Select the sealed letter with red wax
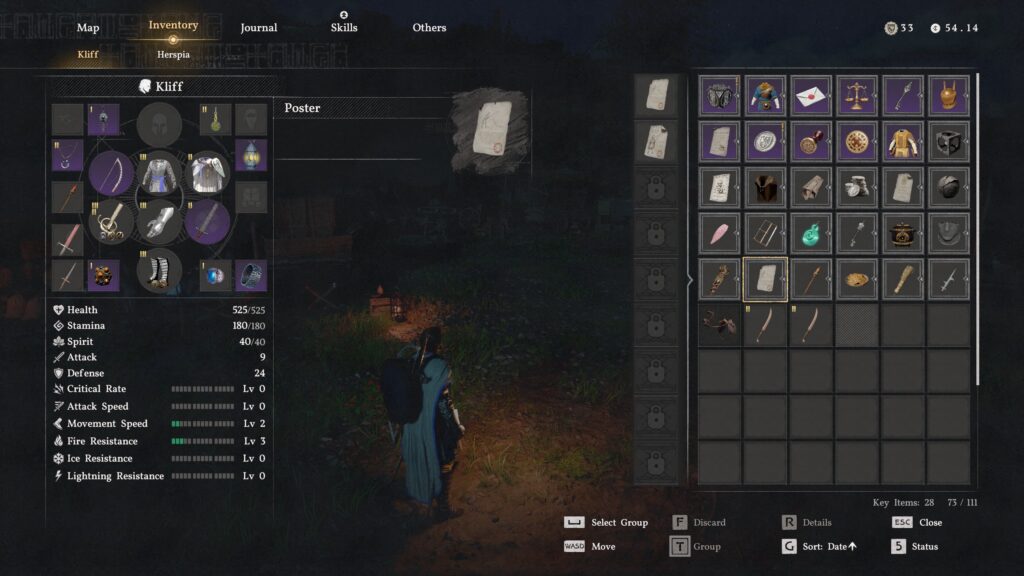Image resolution: width=1024 pixels, height=576 pixels. click(811, 96)
